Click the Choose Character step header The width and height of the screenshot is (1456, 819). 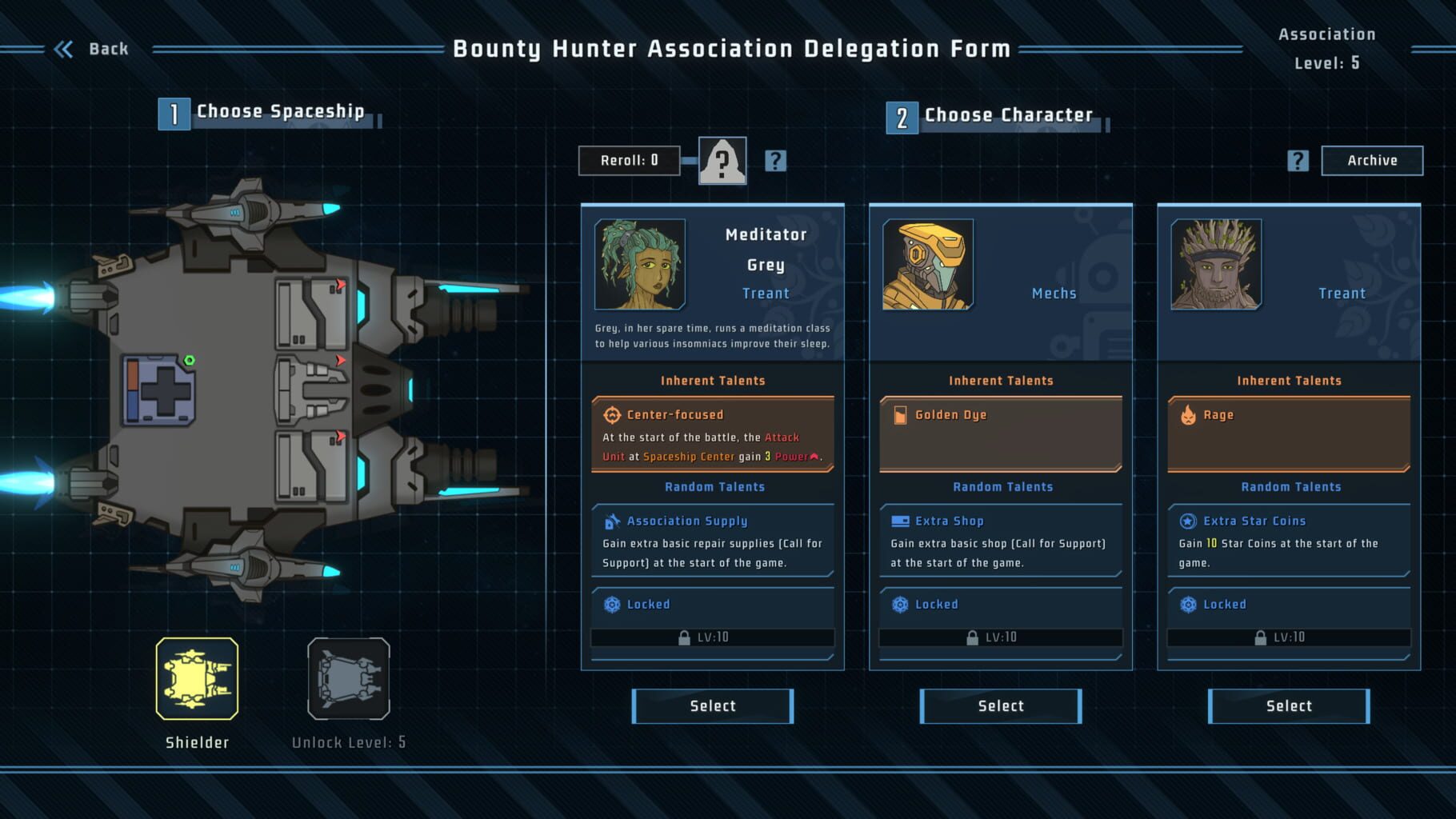(1007, 114)
